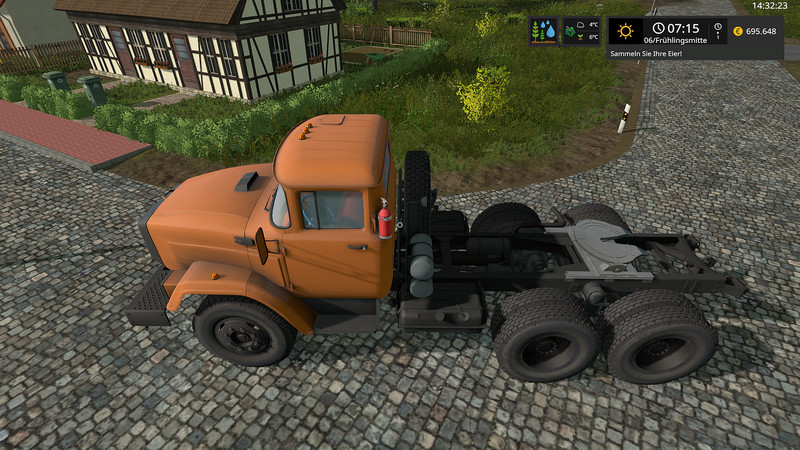Select the sunny weather icon
Screen dimensions: 800x450
tap(626, 31)
